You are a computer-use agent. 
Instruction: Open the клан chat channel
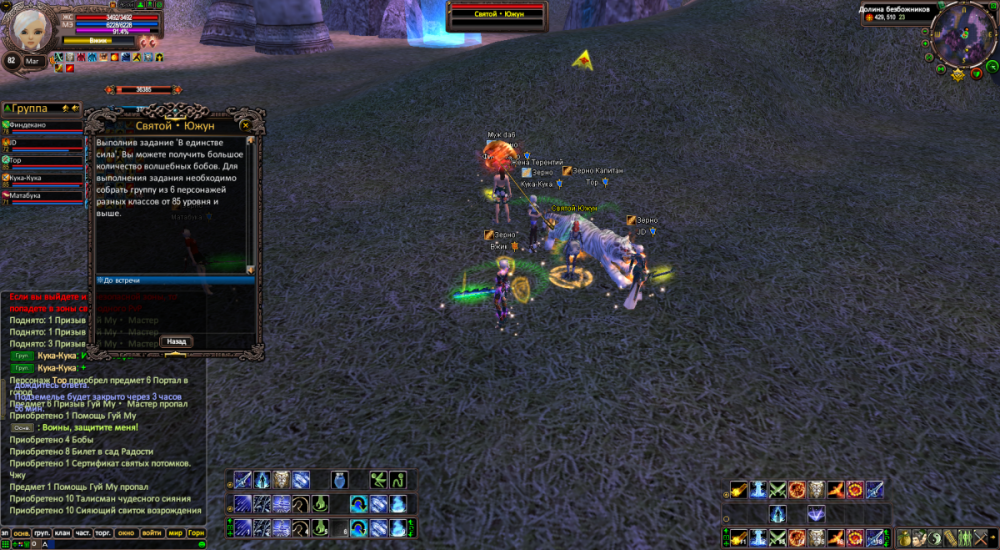pyautogui.click(x=62, y=533)
